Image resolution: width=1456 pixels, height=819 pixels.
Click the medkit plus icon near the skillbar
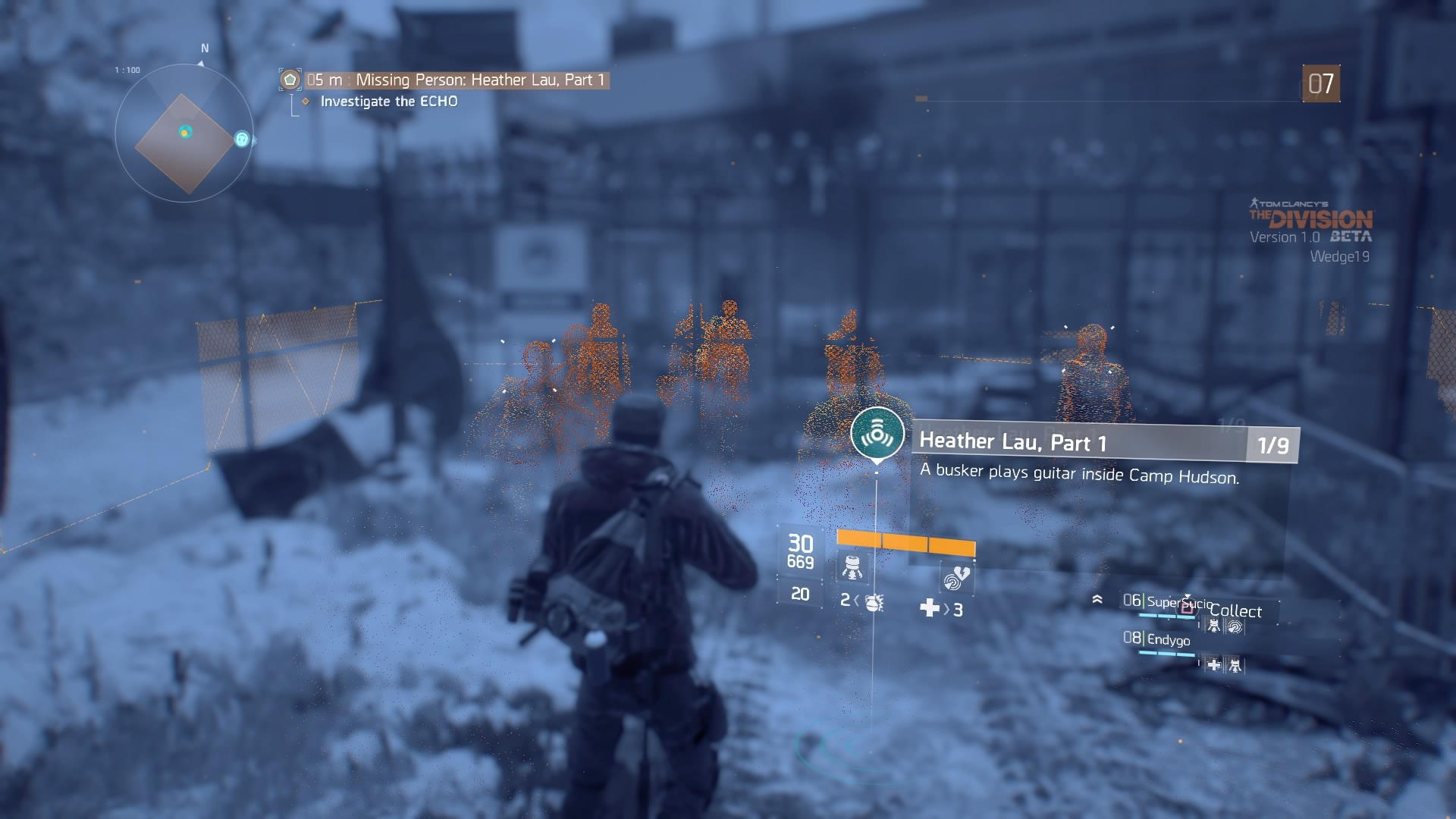929,608
